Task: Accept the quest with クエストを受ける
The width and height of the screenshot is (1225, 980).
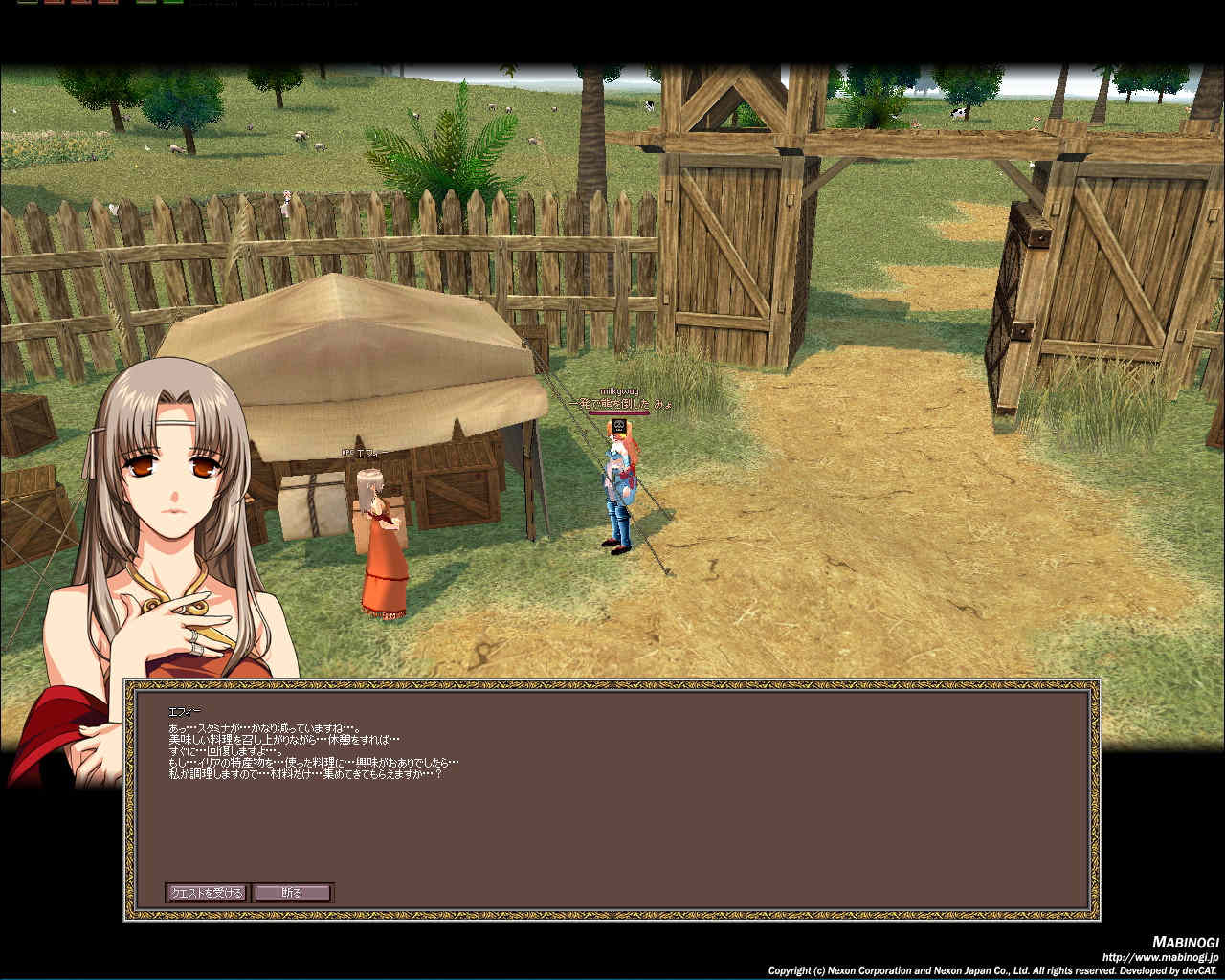Action: click(207, 893)
